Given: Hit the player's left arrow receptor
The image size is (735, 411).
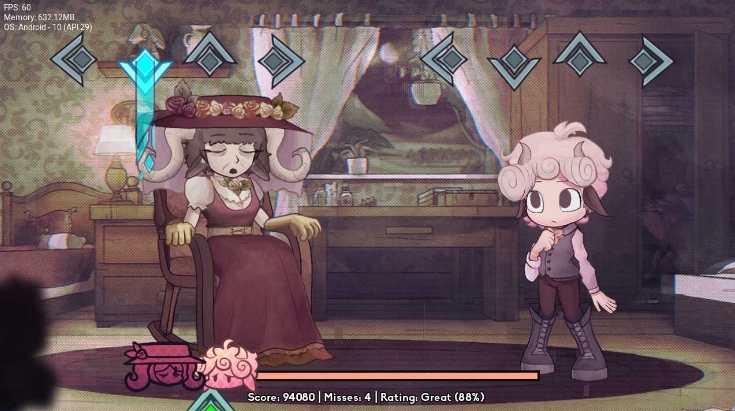Looking at the screenshot, I should tap(445, 59).
